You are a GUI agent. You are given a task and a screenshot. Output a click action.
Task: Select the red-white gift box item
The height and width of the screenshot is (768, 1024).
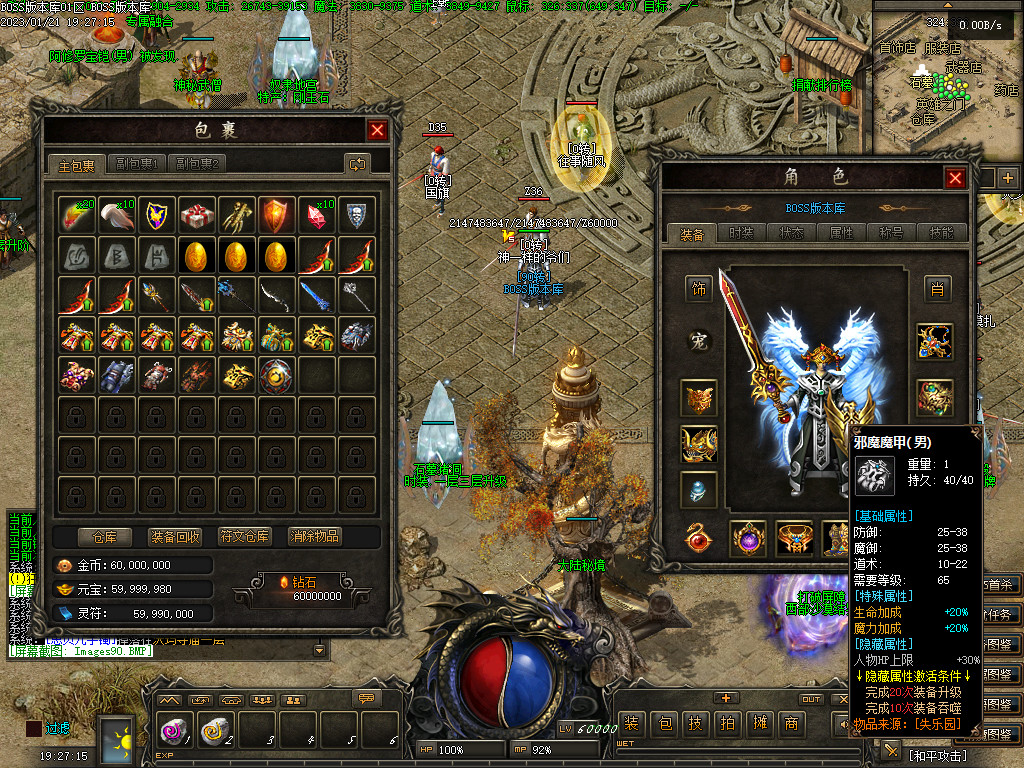[x=197, y=214]
